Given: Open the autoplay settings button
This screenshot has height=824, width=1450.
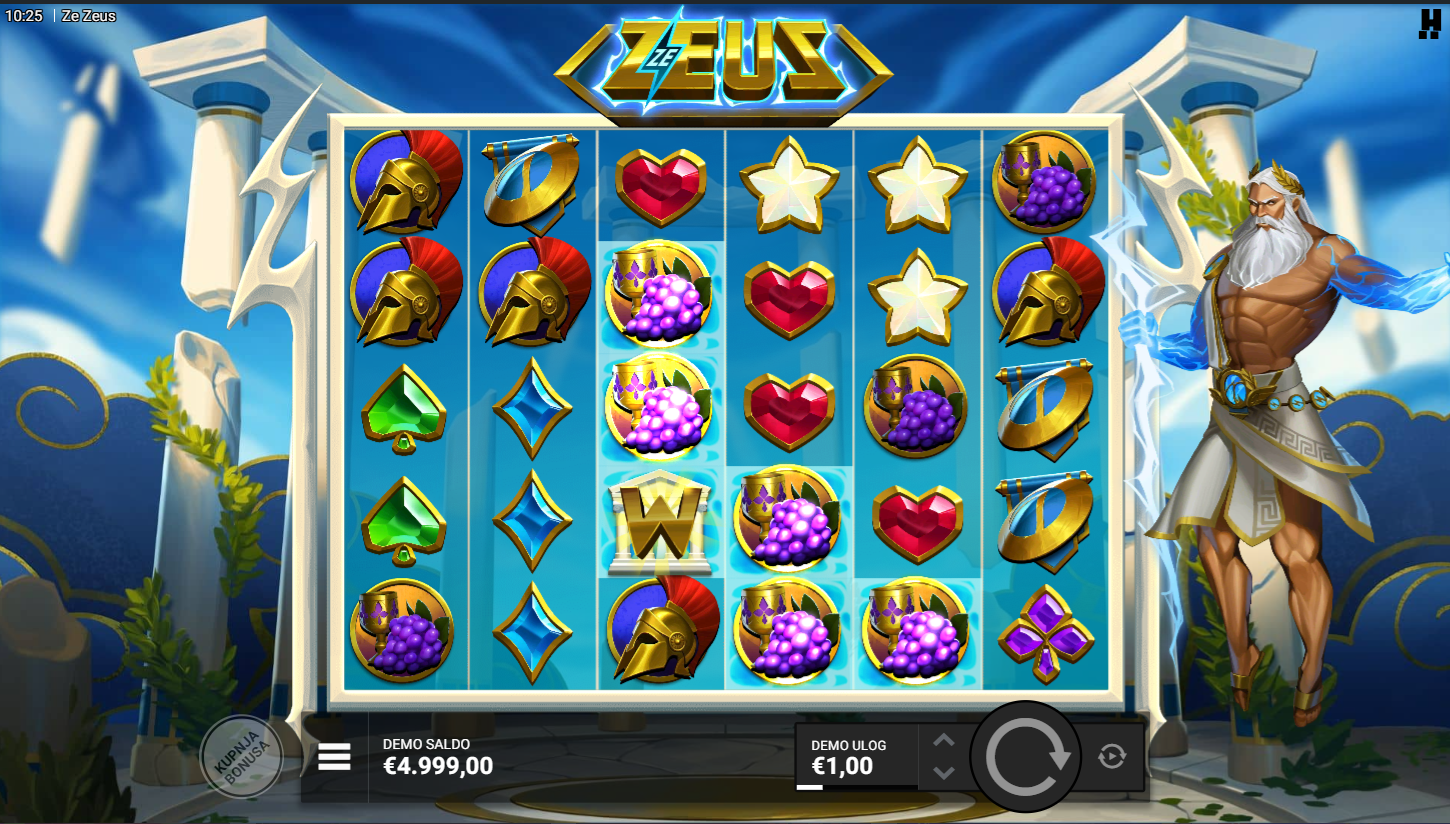Looking at the screenshot, I should point(1112,757).
